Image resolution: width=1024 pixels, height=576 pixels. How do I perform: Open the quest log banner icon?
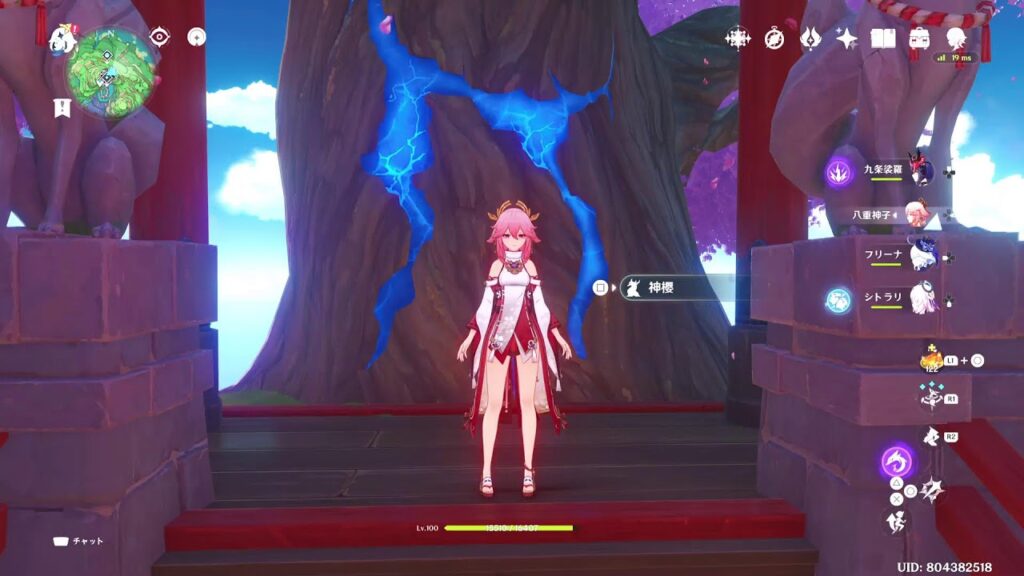click(62, 108)
